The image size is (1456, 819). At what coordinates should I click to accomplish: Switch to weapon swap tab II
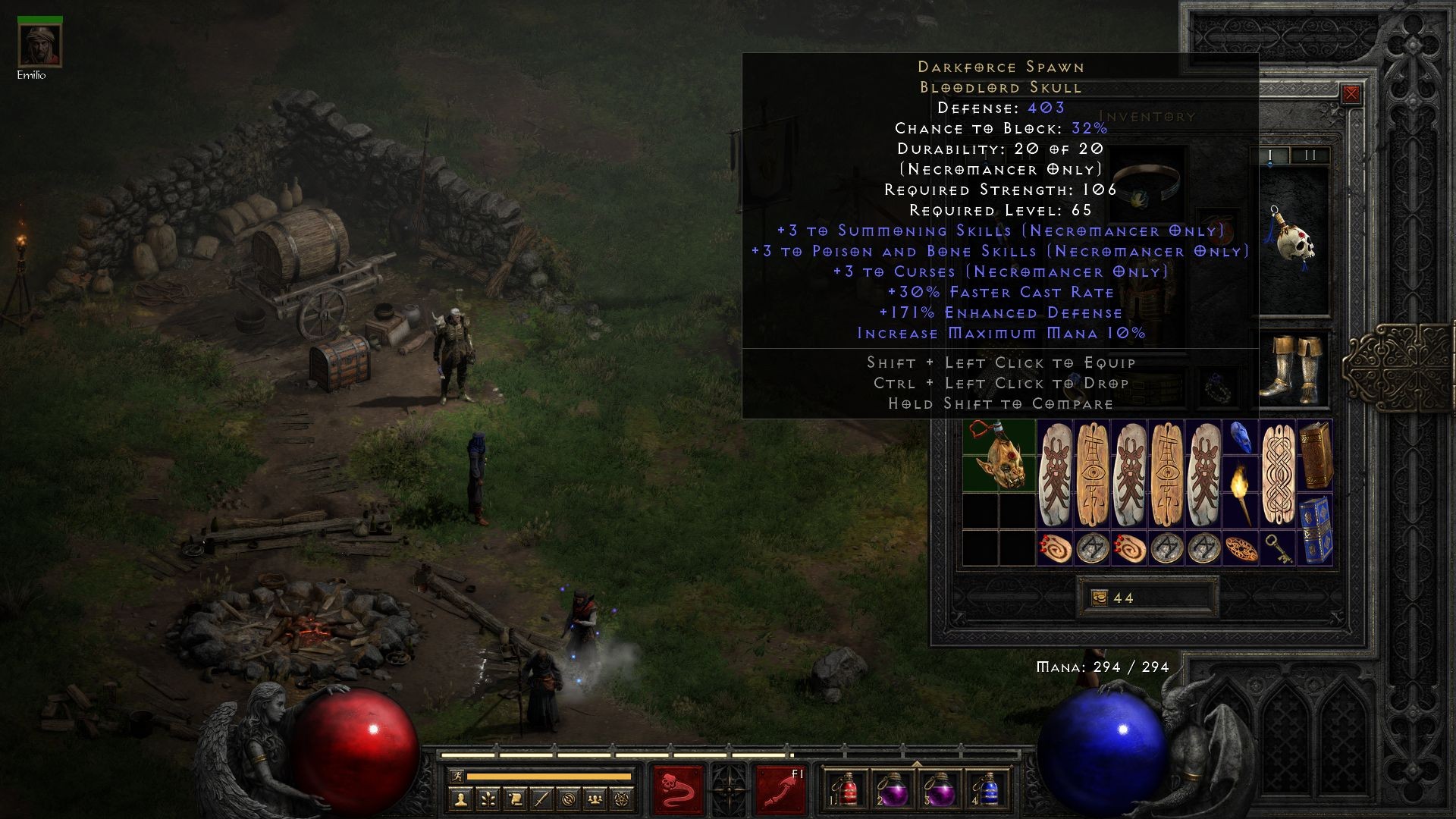(1310, 155)
